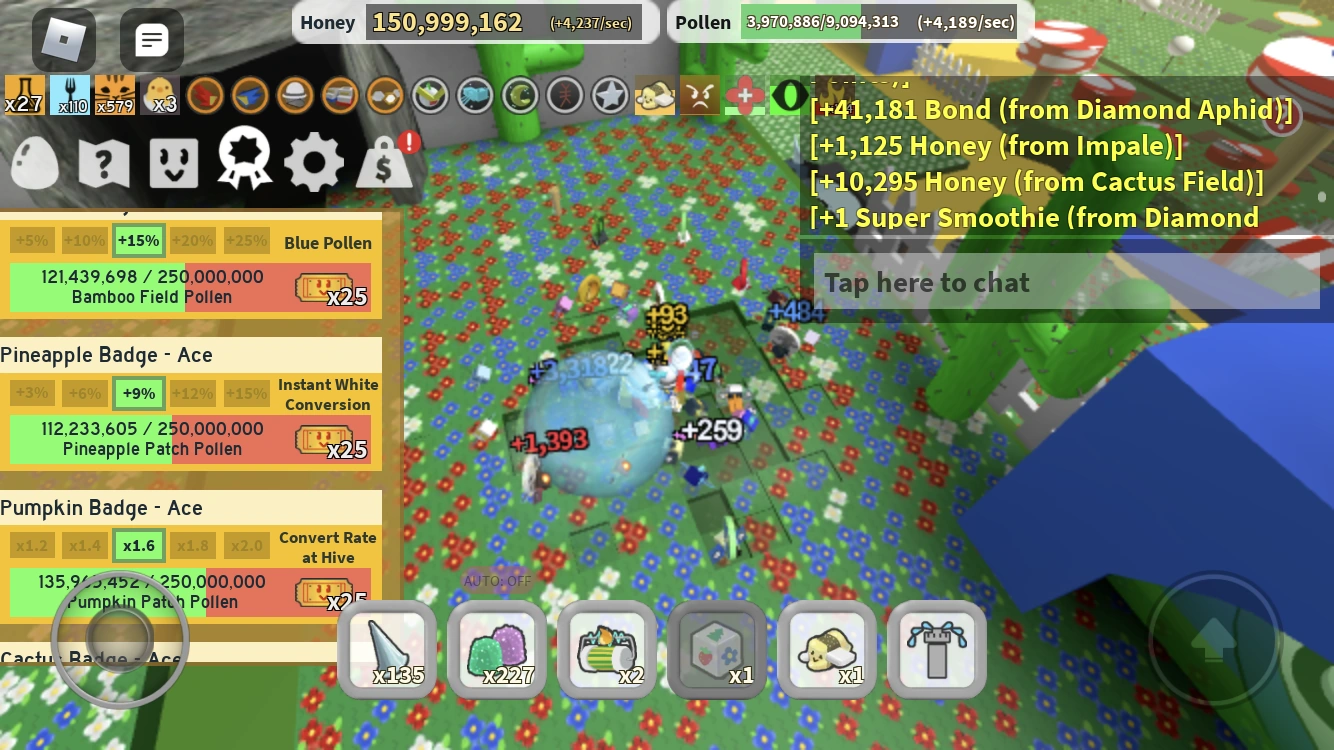
Task: Open the Robux shop with red notification
Action: pos(383,162)
